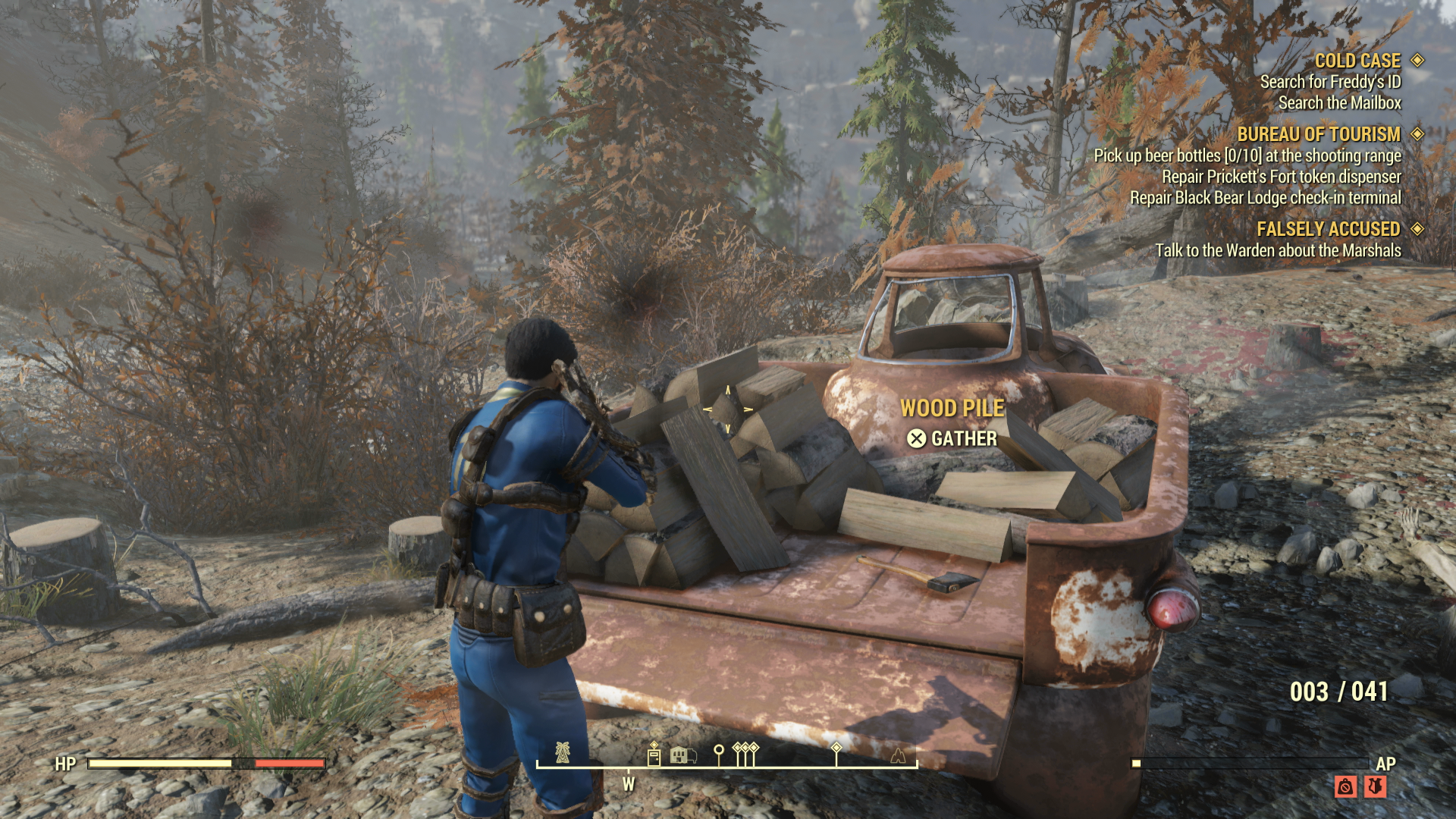Select the door quest marker on compass
The width and height of the screenshot is (1456, 819).
(654, 755)
